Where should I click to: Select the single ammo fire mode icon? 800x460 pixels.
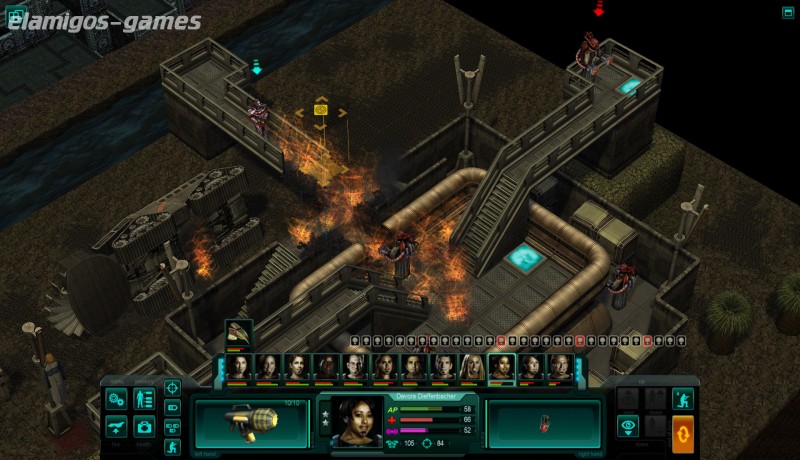[x=172, y=408]
